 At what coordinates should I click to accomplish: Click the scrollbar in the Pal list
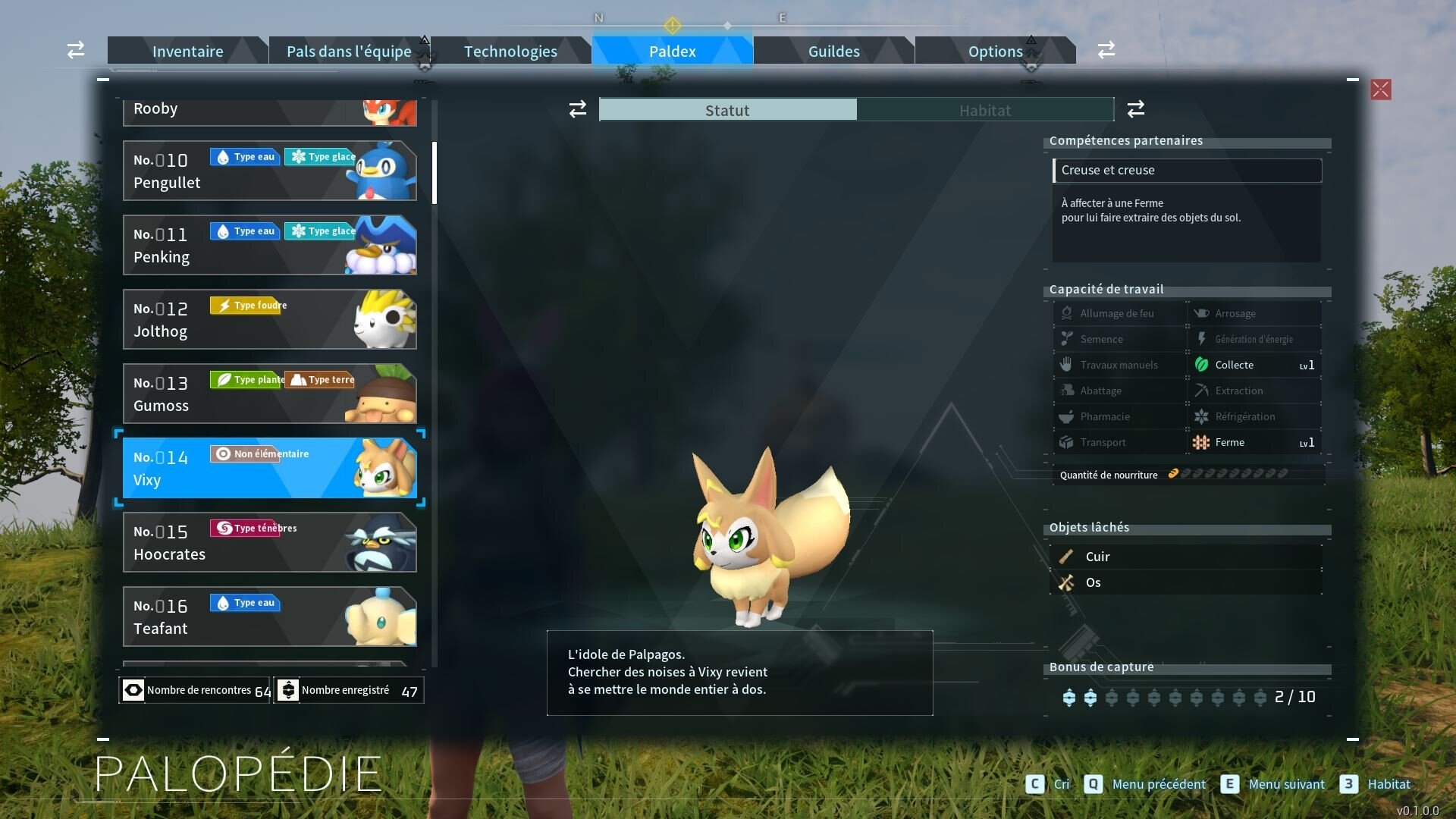click(434, 172)
